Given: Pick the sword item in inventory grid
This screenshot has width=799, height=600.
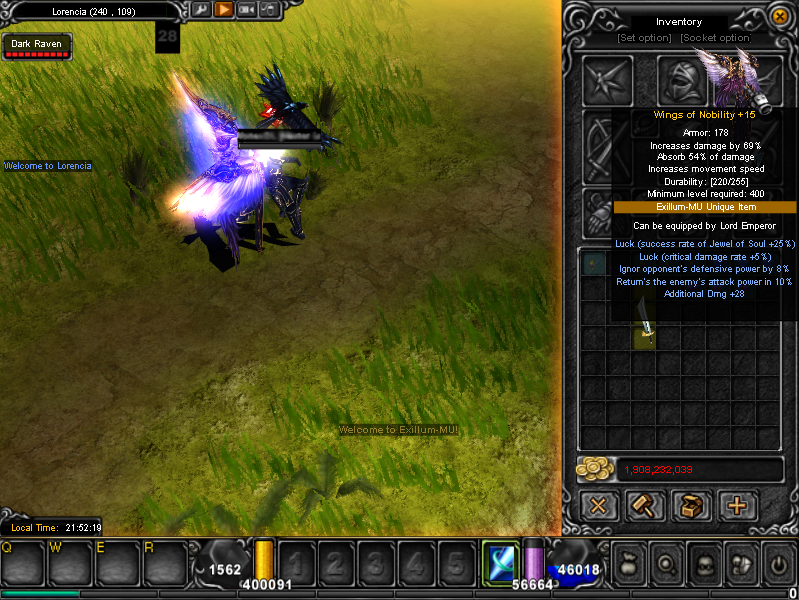Looking at the screenshot, I should tap(646, 333).
